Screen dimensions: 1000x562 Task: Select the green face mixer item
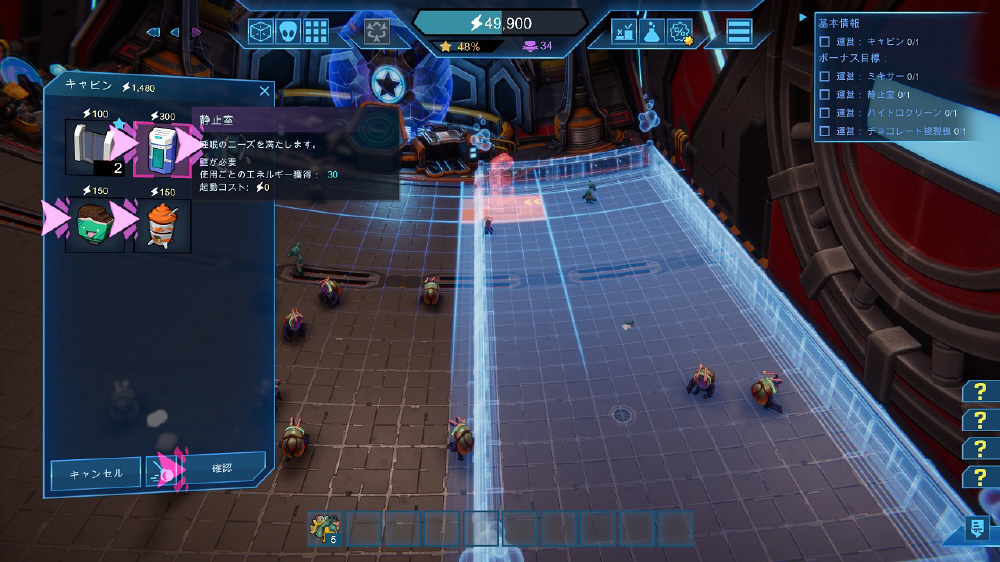click(94, 225)
